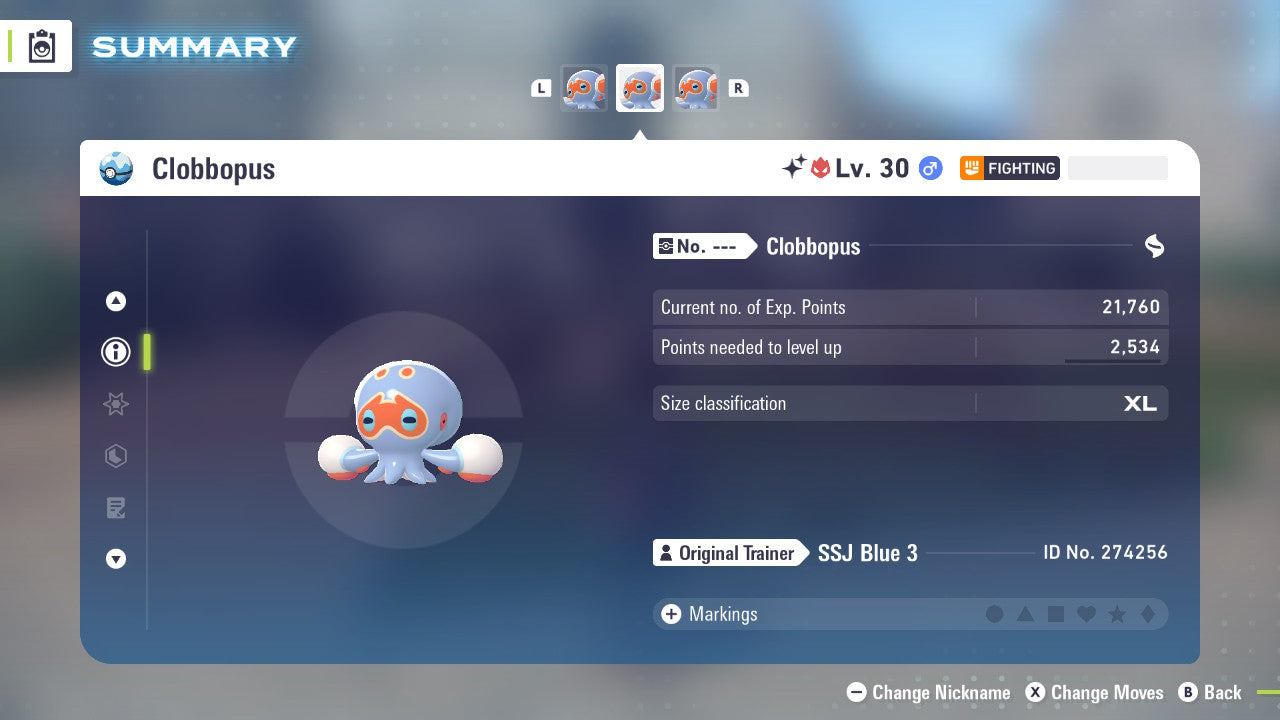Viewport: 1280px width, 720px height.
Task: Click the Poké Ball icon beside Clobbopus
Action: pyautogui.click(x=117, y=169)
